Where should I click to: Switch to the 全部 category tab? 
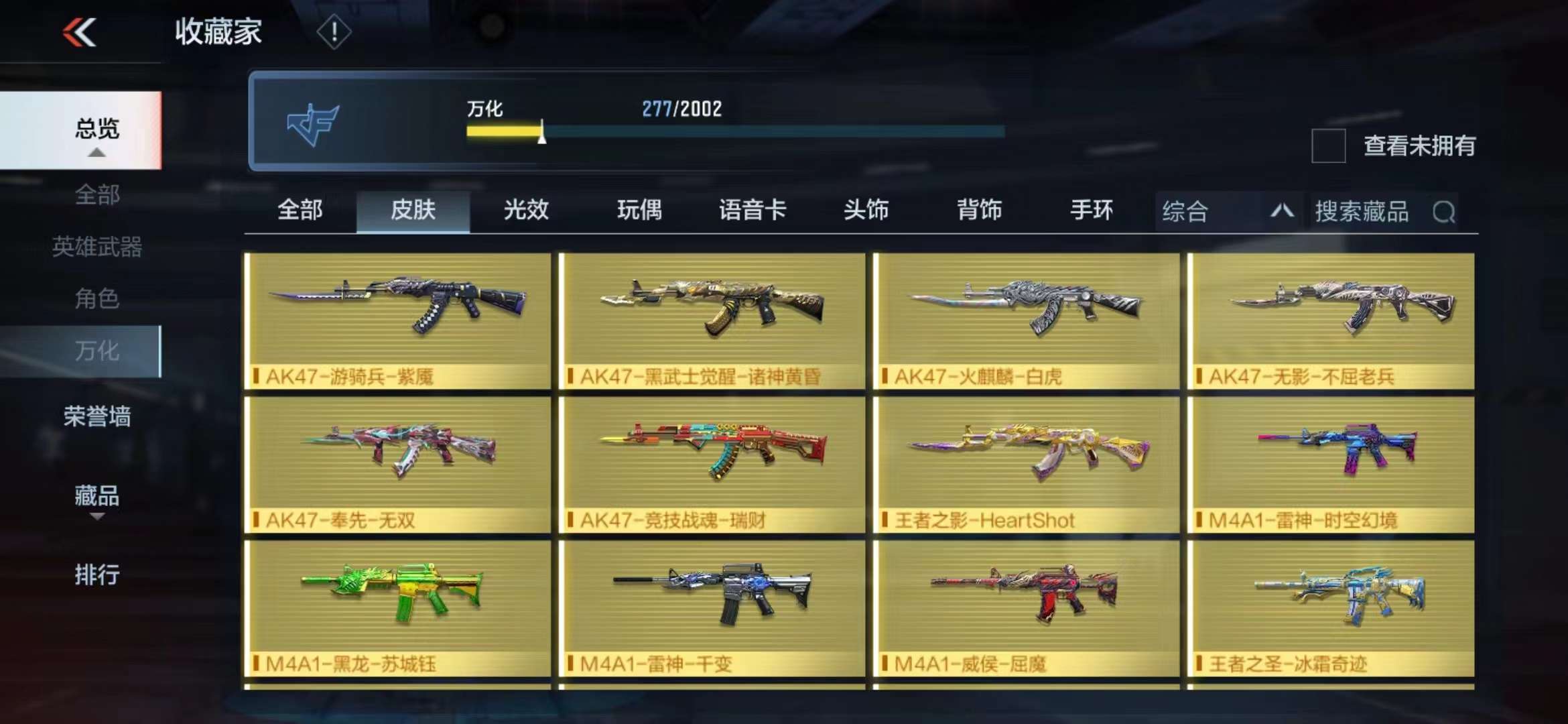(300, 210)
